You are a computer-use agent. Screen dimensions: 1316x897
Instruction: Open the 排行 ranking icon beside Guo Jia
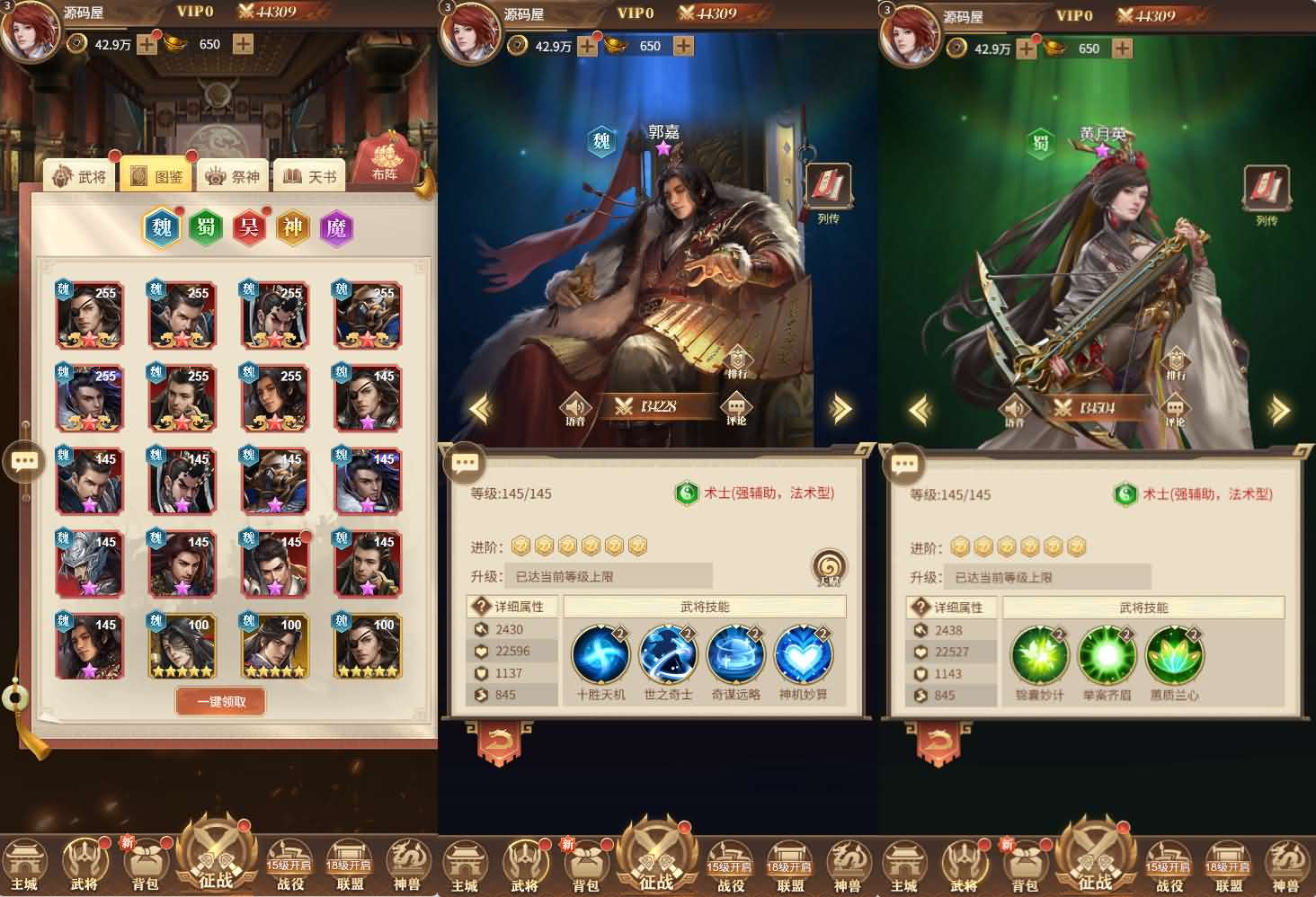(x=738, y=357)
